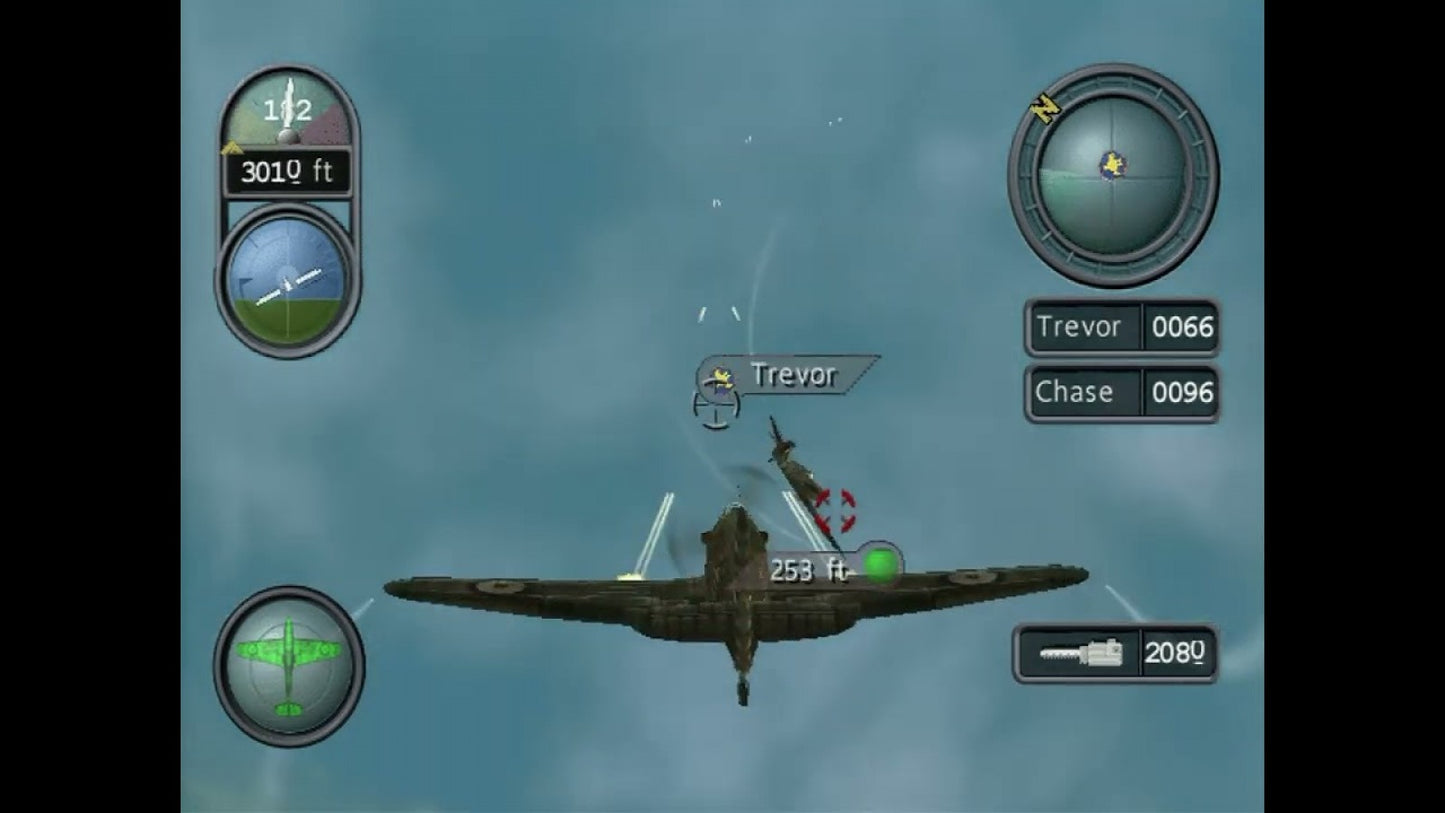Screen dimensions: 1445x813
Task: Expand the Chase score panel
Action: (1121, 392)
